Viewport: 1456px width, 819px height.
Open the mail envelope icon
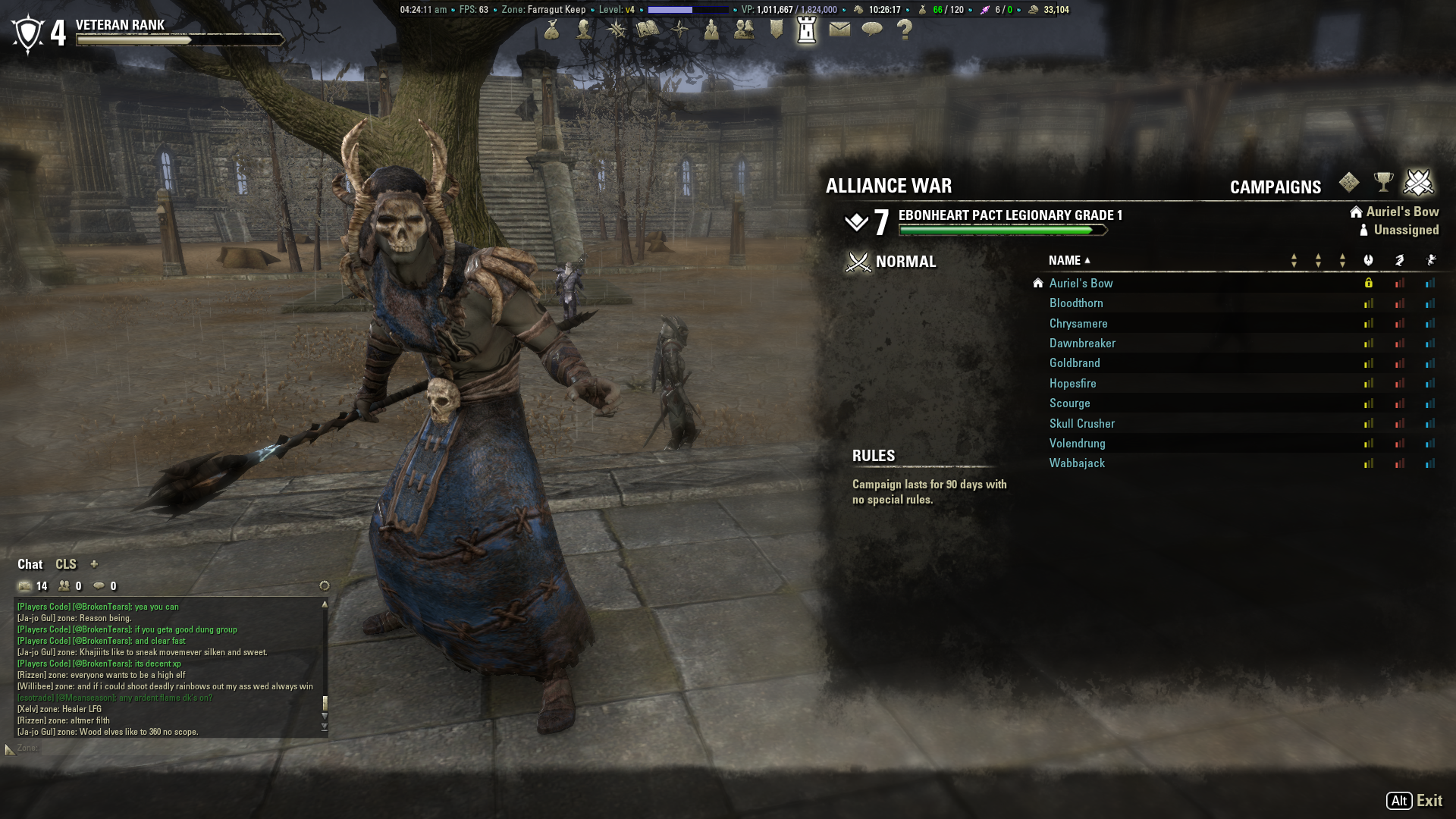[839, 30]
